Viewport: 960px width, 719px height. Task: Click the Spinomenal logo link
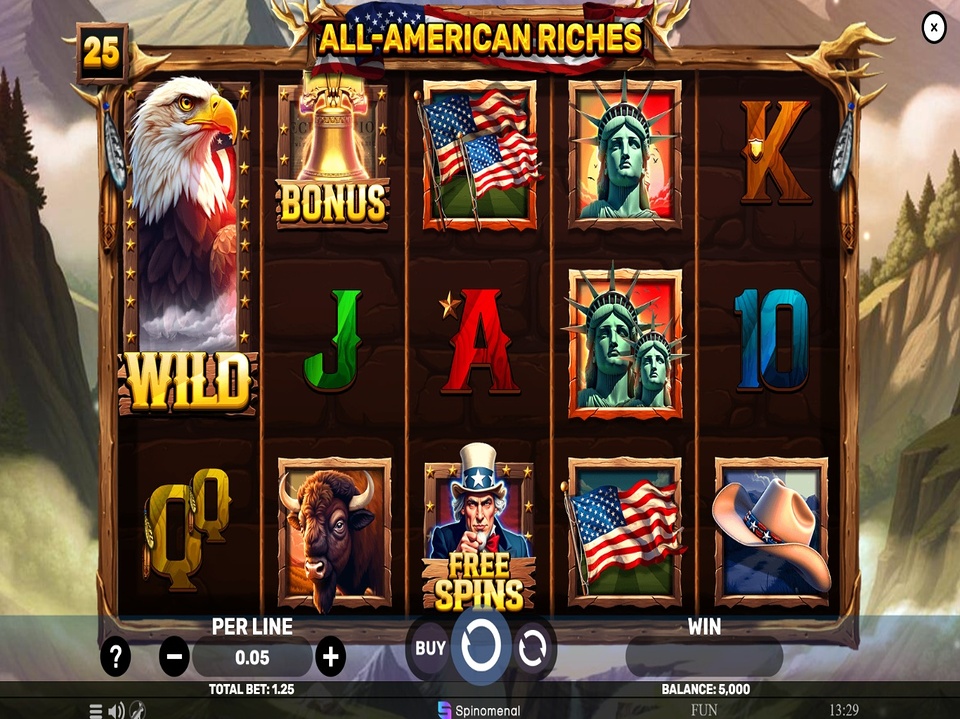[x=479, y=709]
